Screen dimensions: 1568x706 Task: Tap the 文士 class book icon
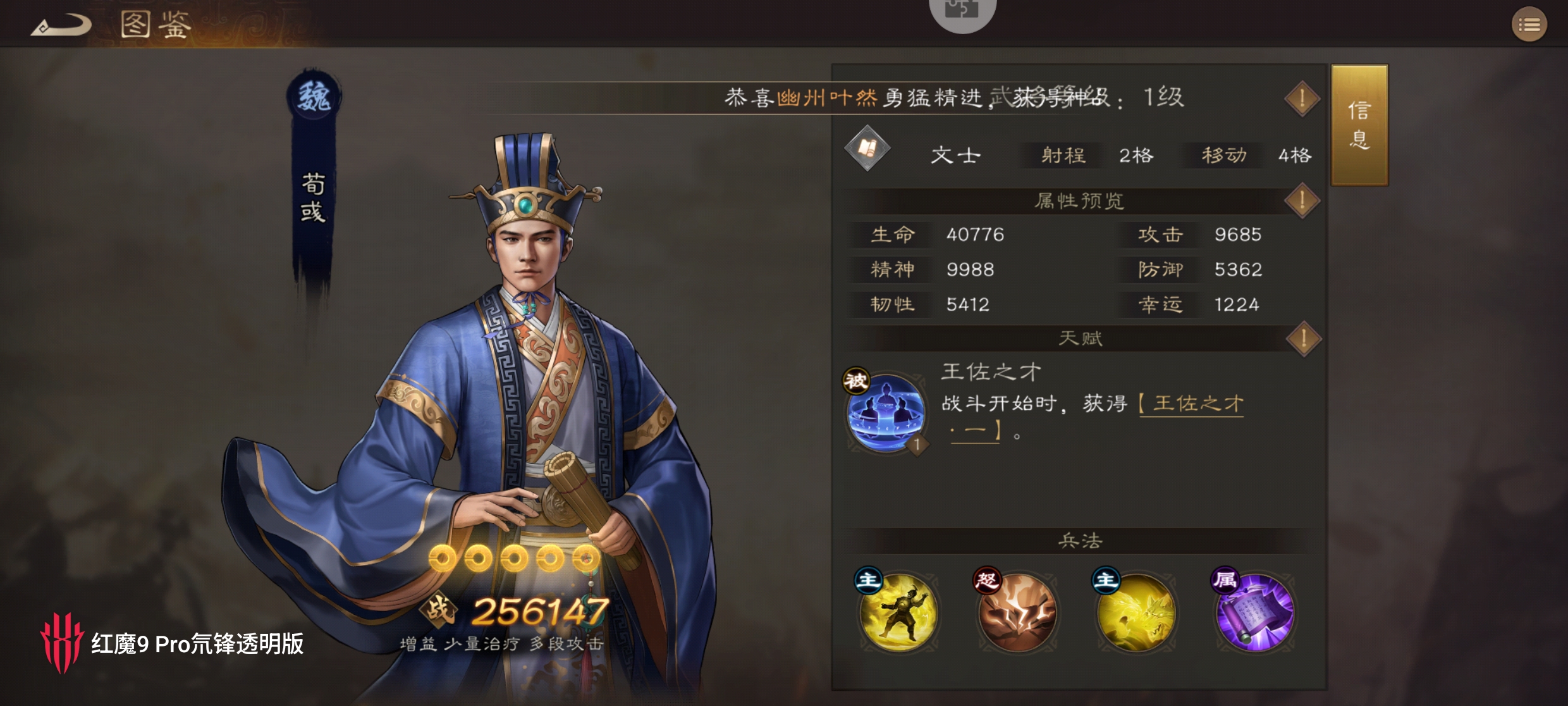pos(867,149)
